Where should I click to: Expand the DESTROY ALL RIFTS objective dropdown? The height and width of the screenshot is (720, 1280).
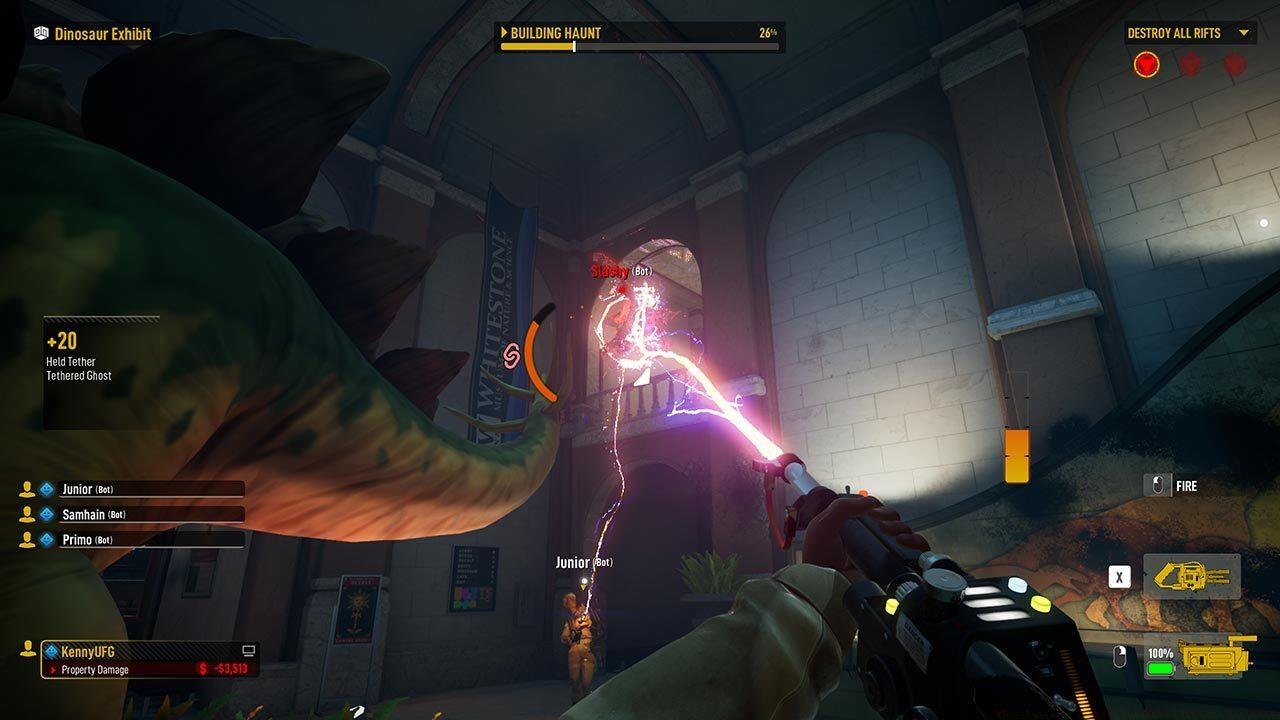[1243, 33]
